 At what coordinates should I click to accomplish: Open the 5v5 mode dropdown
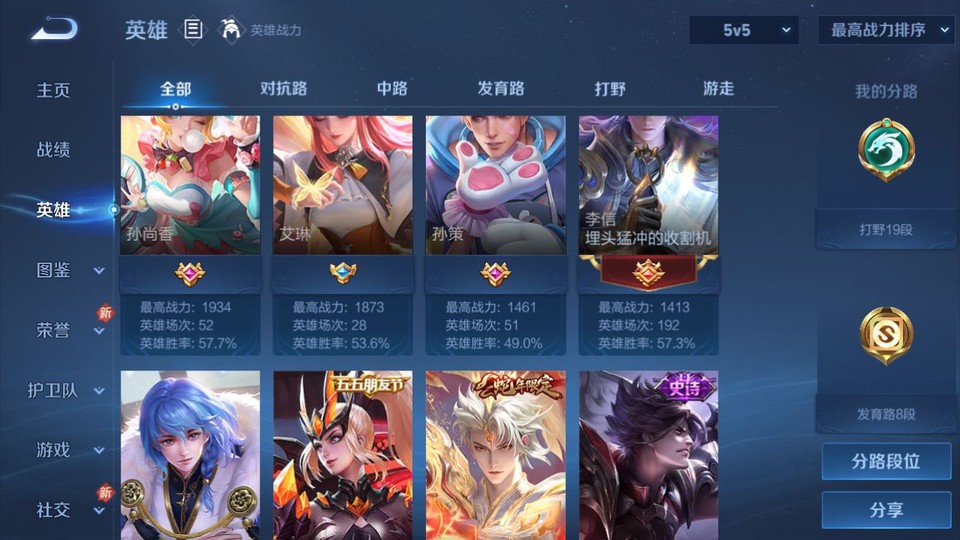(x=743, y=30)
